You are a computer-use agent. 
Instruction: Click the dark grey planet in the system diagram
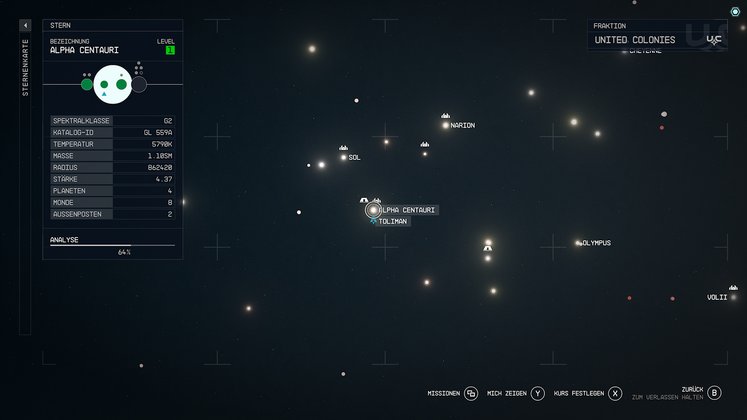(139, 85)
